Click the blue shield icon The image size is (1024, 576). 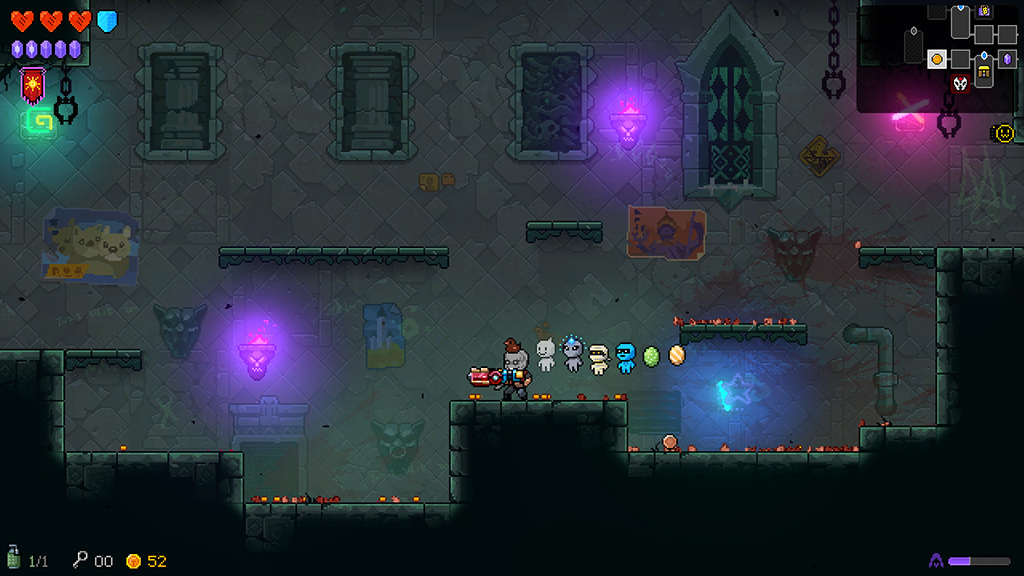pos(107,21)
